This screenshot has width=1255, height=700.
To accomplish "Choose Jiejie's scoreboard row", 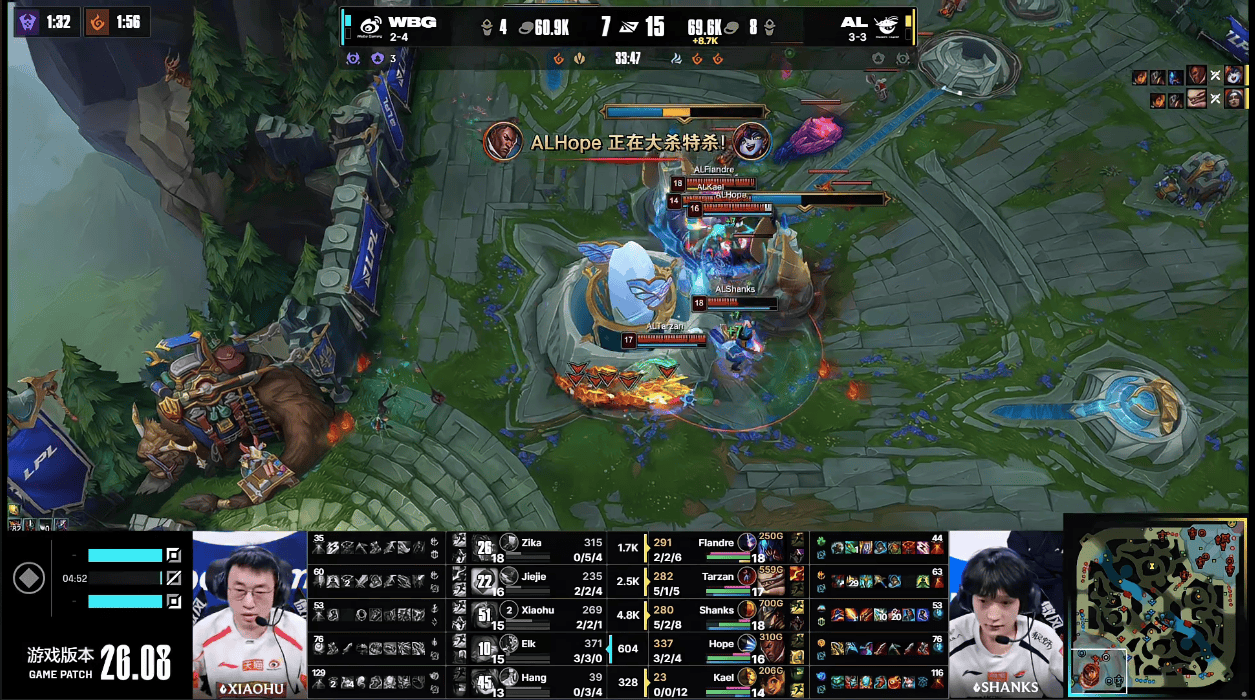I will [x=531, y=582].
